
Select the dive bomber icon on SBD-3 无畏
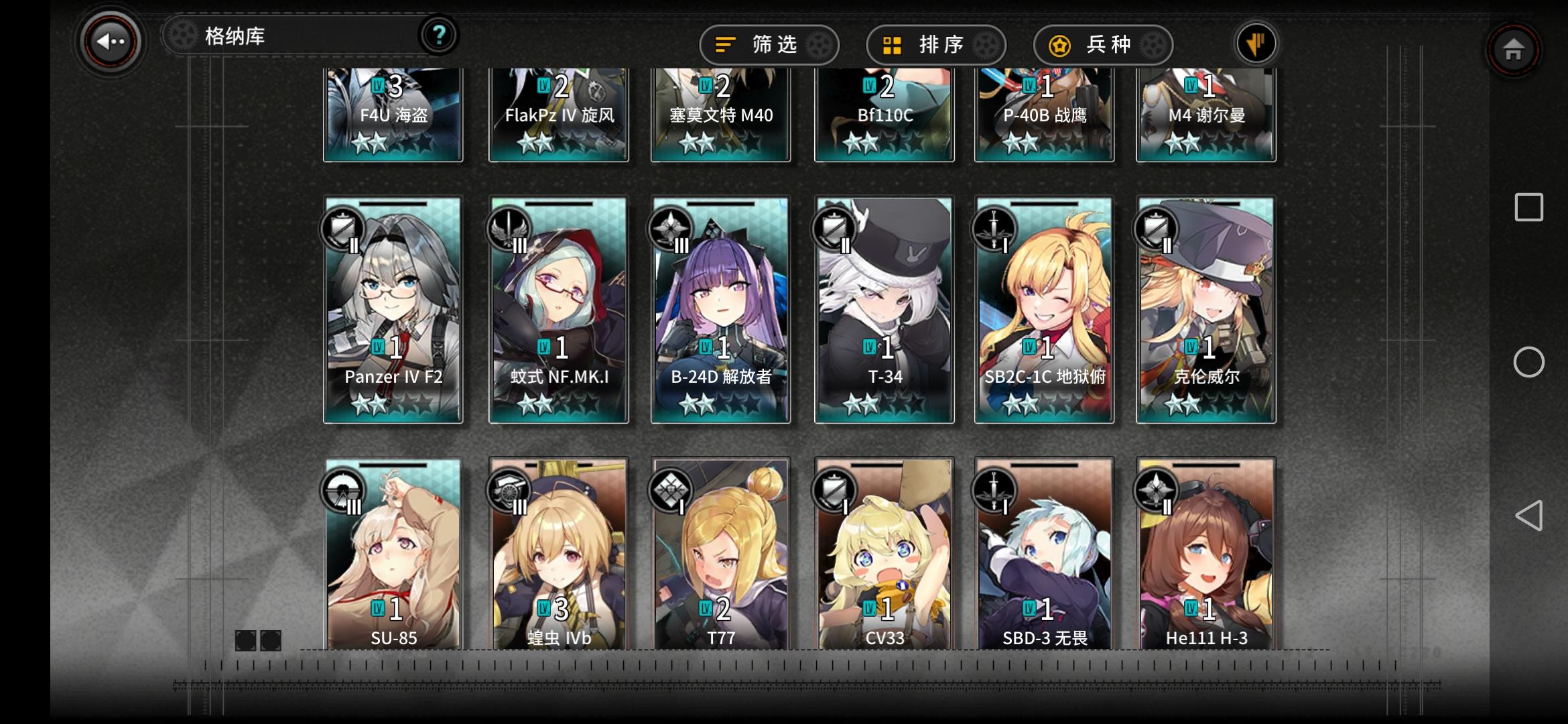coord(995,490)
